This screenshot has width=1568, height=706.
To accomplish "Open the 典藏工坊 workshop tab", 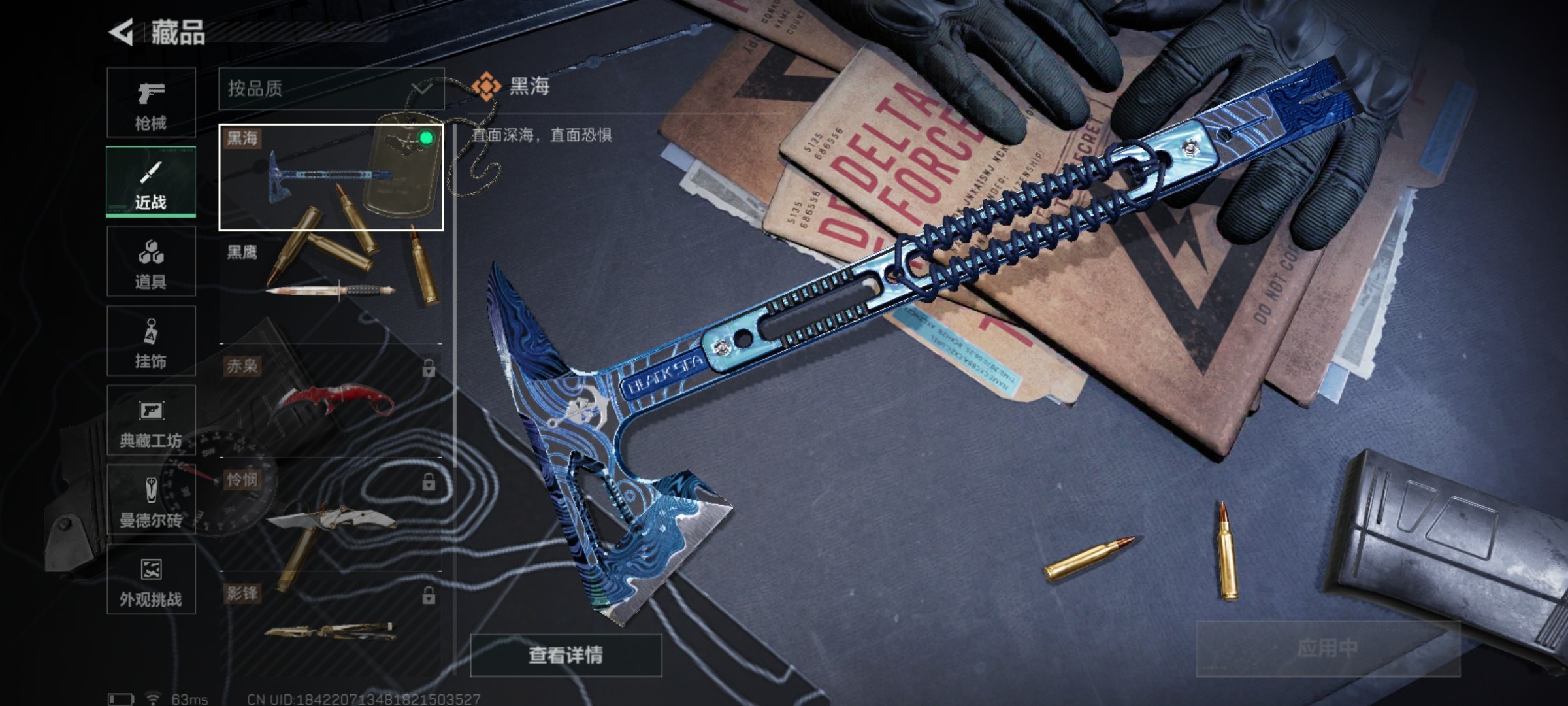I will [x=151, y=420].
